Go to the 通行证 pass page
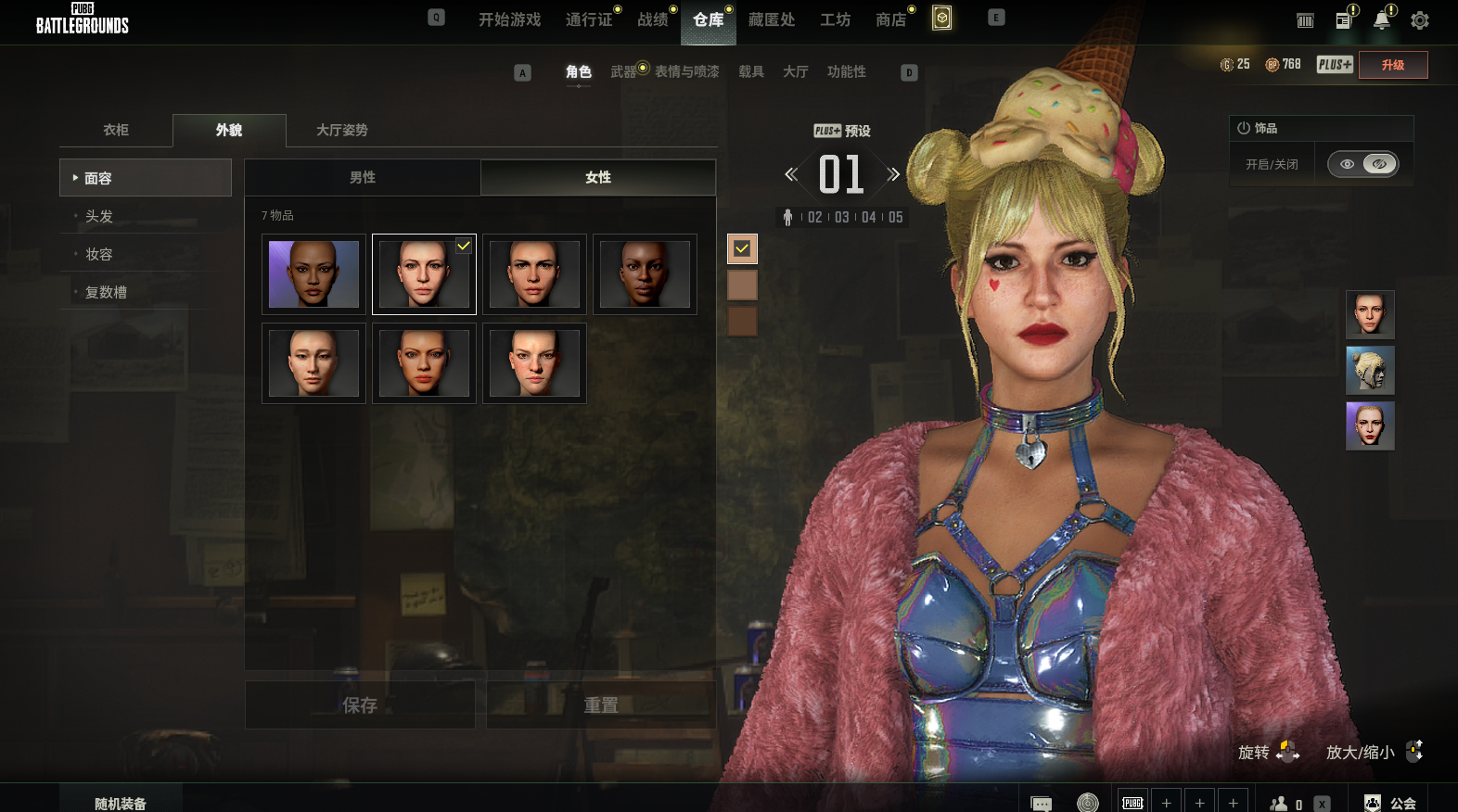 pyautogui.click(x=589, y=19)
